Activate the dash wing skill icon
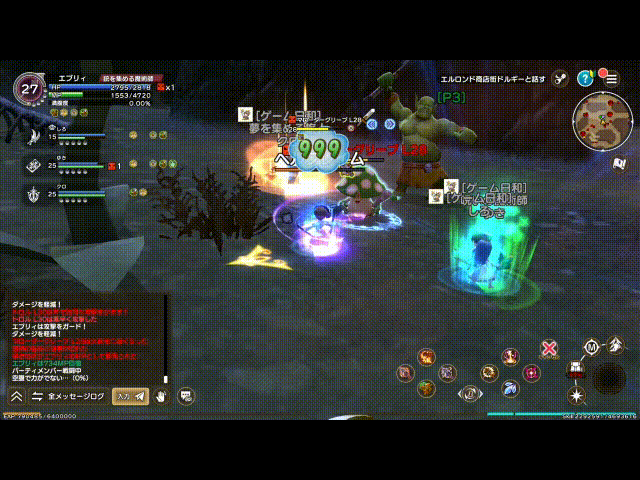640x480 pixels. coord(616,344)
